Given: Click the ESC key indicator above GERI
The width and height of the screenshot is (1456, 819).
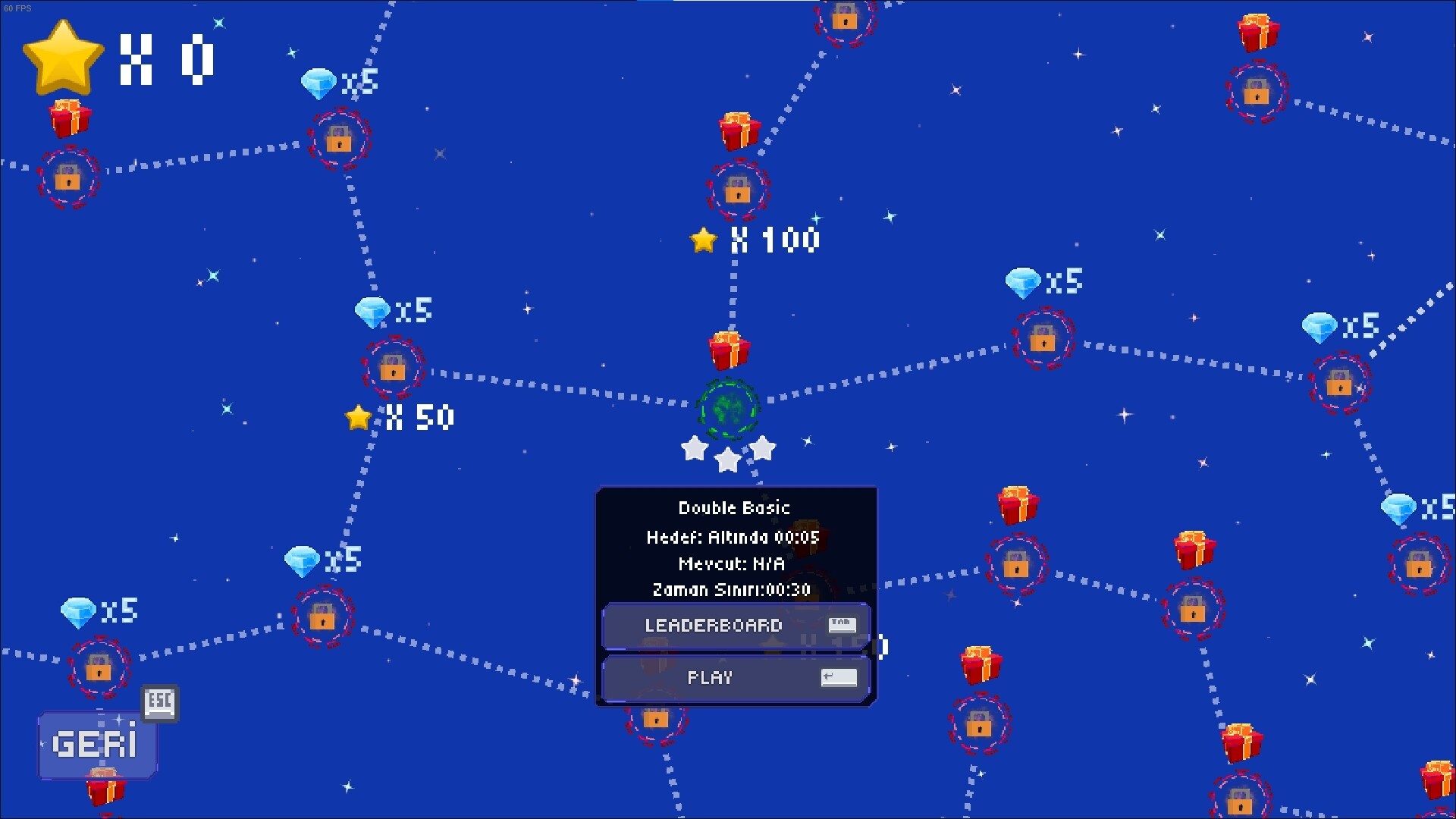Looking at the screenshot, I should pyautogui.click(x=160, y=704).
